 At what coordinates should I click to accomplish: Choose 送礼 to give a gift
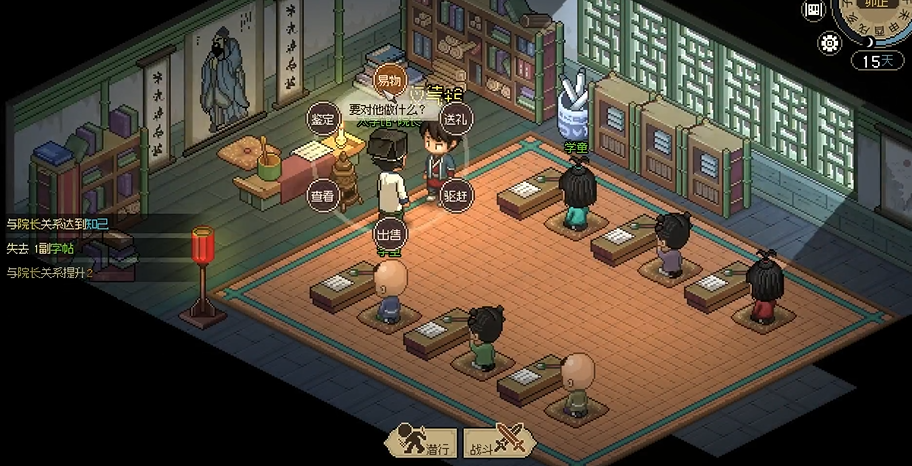tap(456, 117)
